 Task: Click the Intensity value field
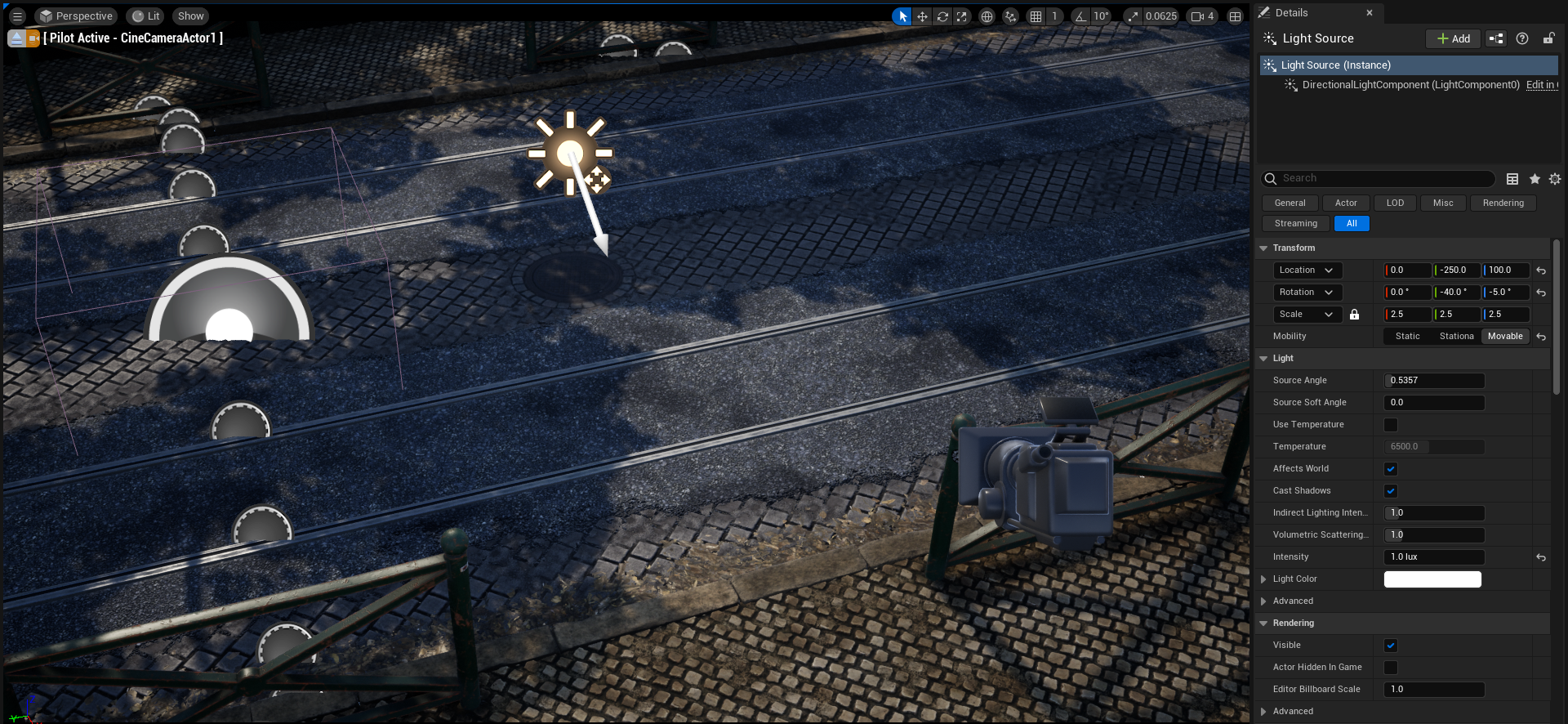(x=1434, y=557)
